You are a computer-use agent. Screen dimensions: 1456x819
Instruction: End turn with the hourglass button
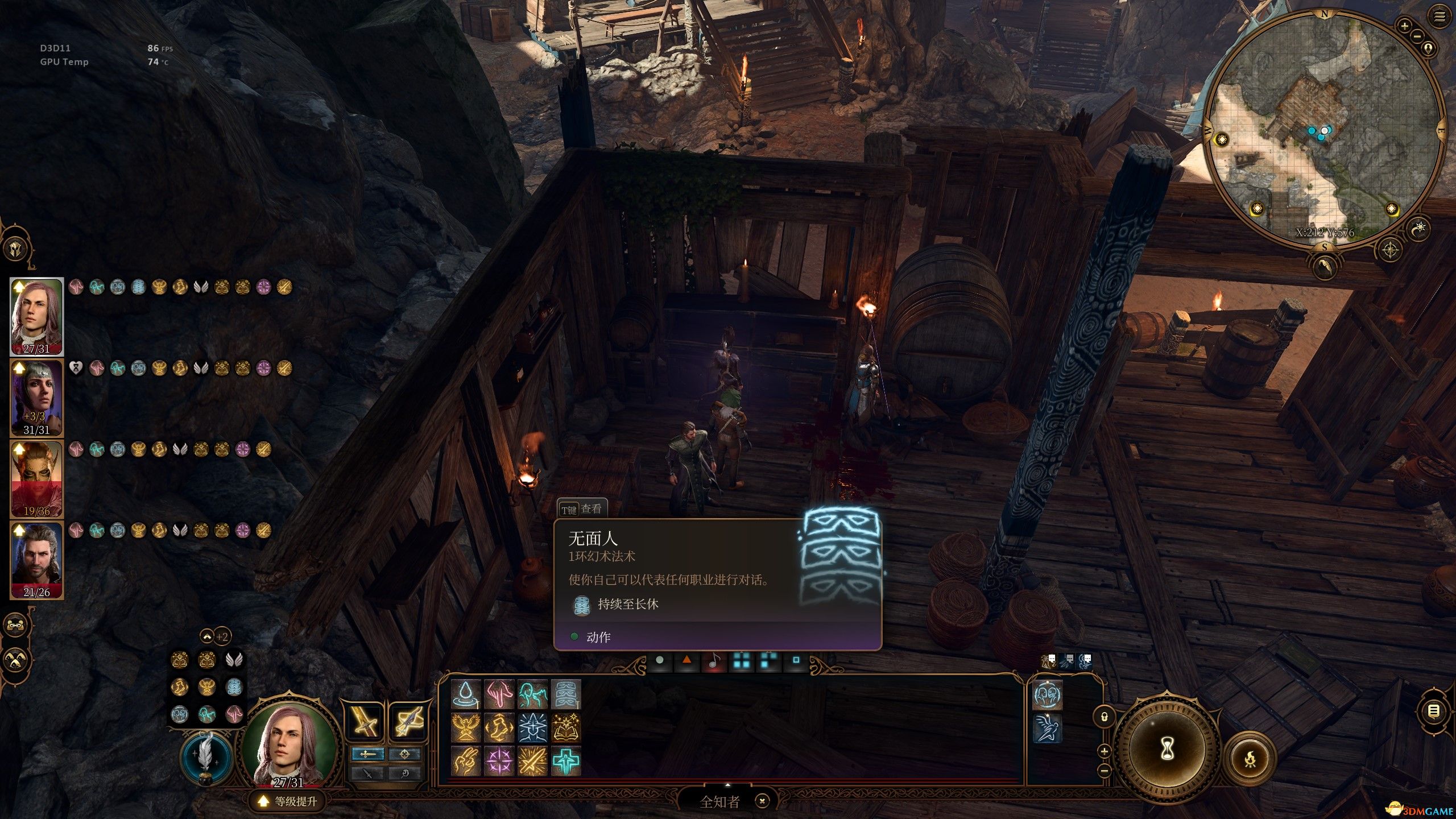[x=1167, y=748]
